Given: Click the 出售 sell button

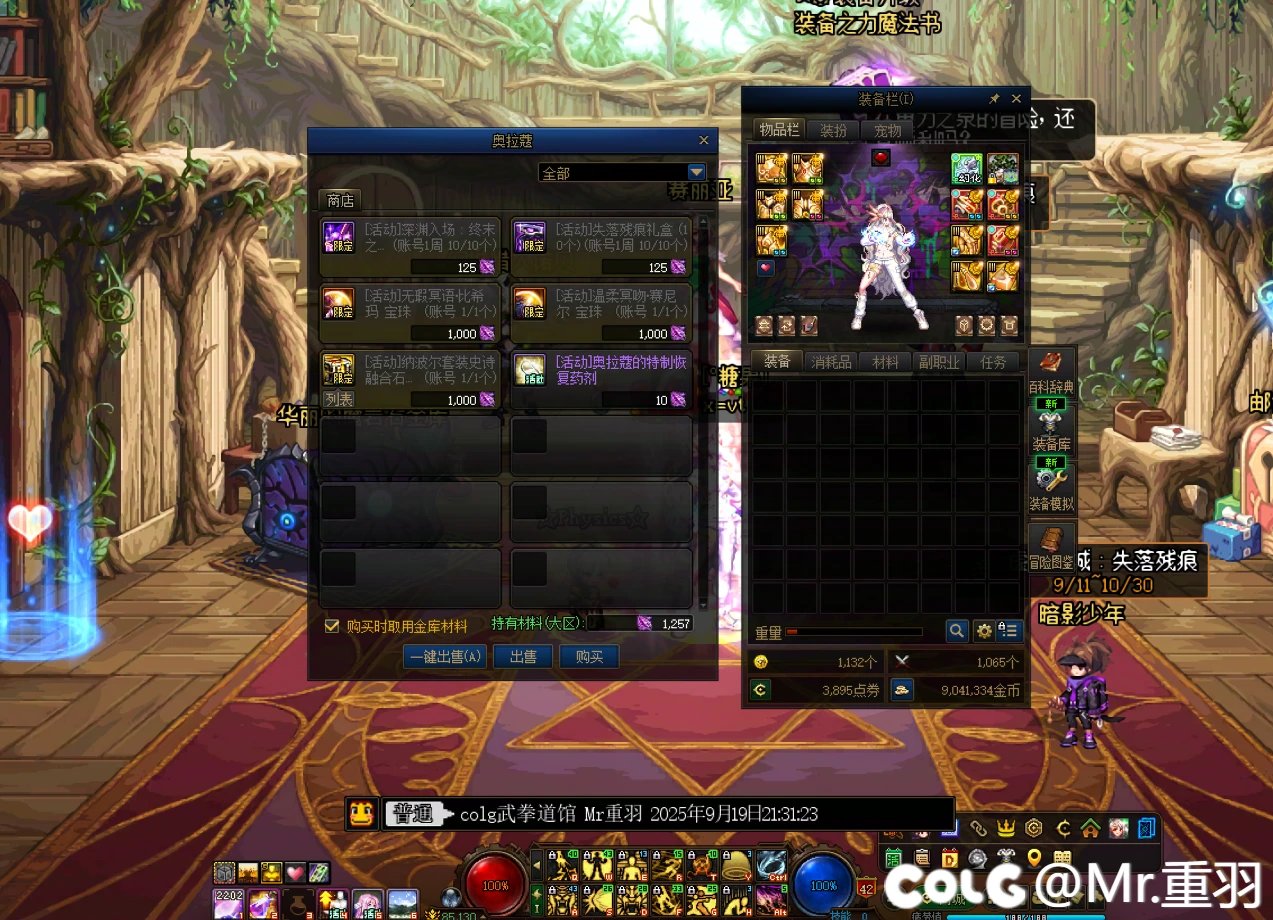Looking at the screenshot, I should [x=523, y=657].
